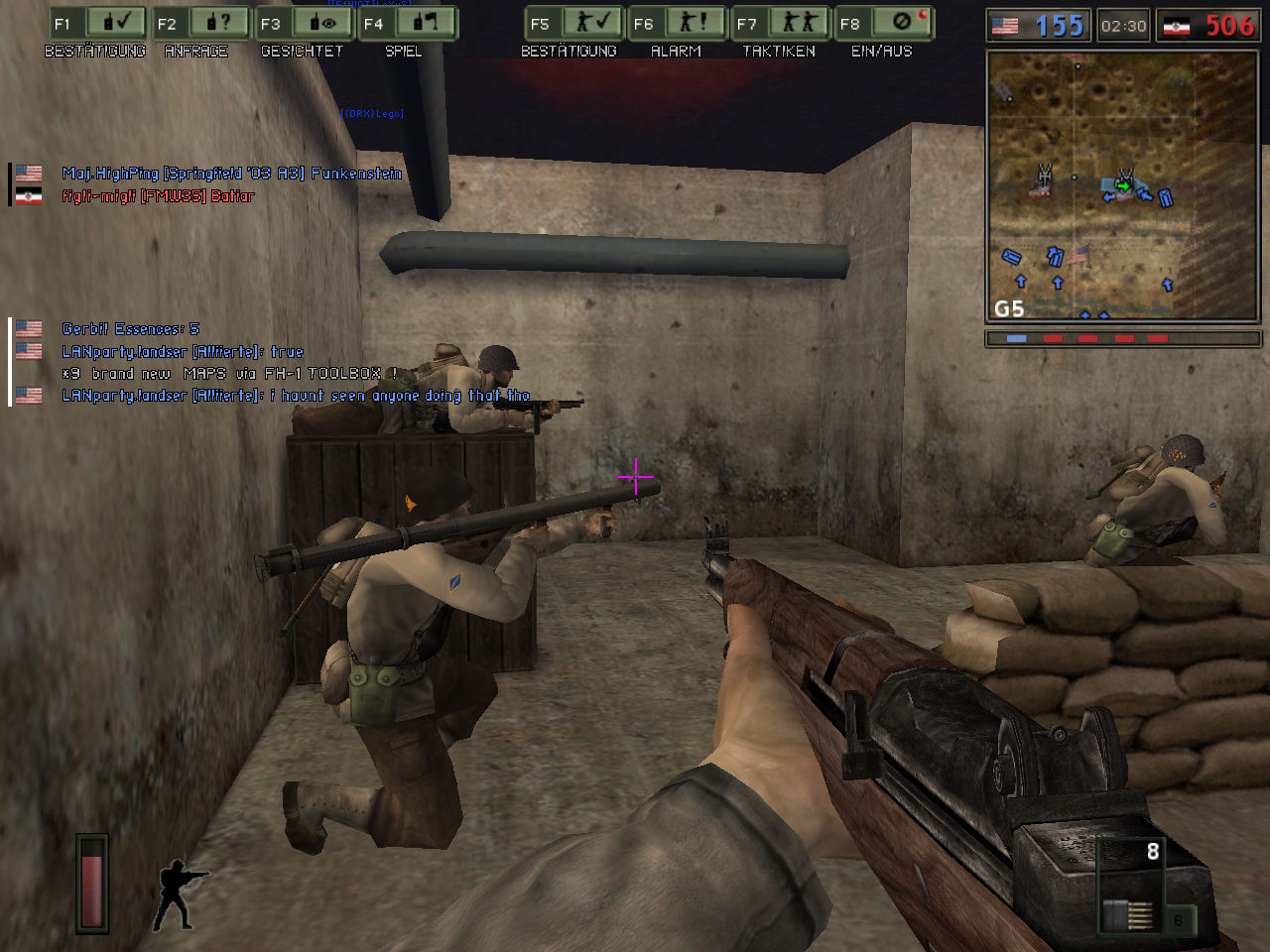The width and height of the screenshot is (1270, 952).
Task: Click the soldier stance icon
Action: (x=179, y=894)
